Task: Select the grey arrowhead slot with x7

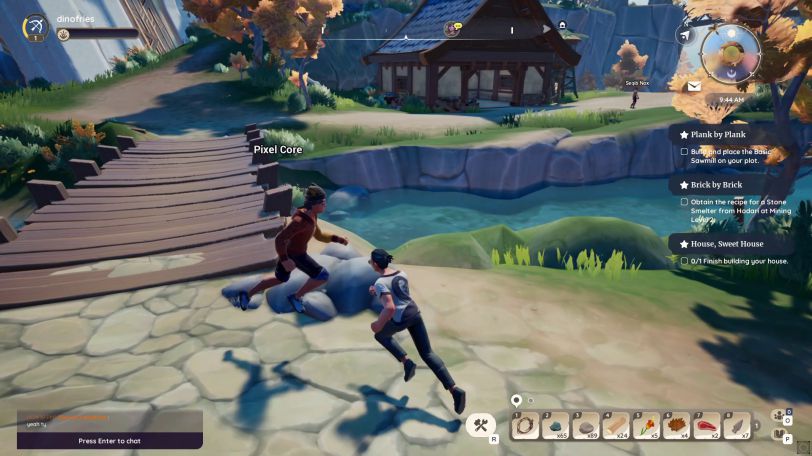Action: [x=736, y=426]
